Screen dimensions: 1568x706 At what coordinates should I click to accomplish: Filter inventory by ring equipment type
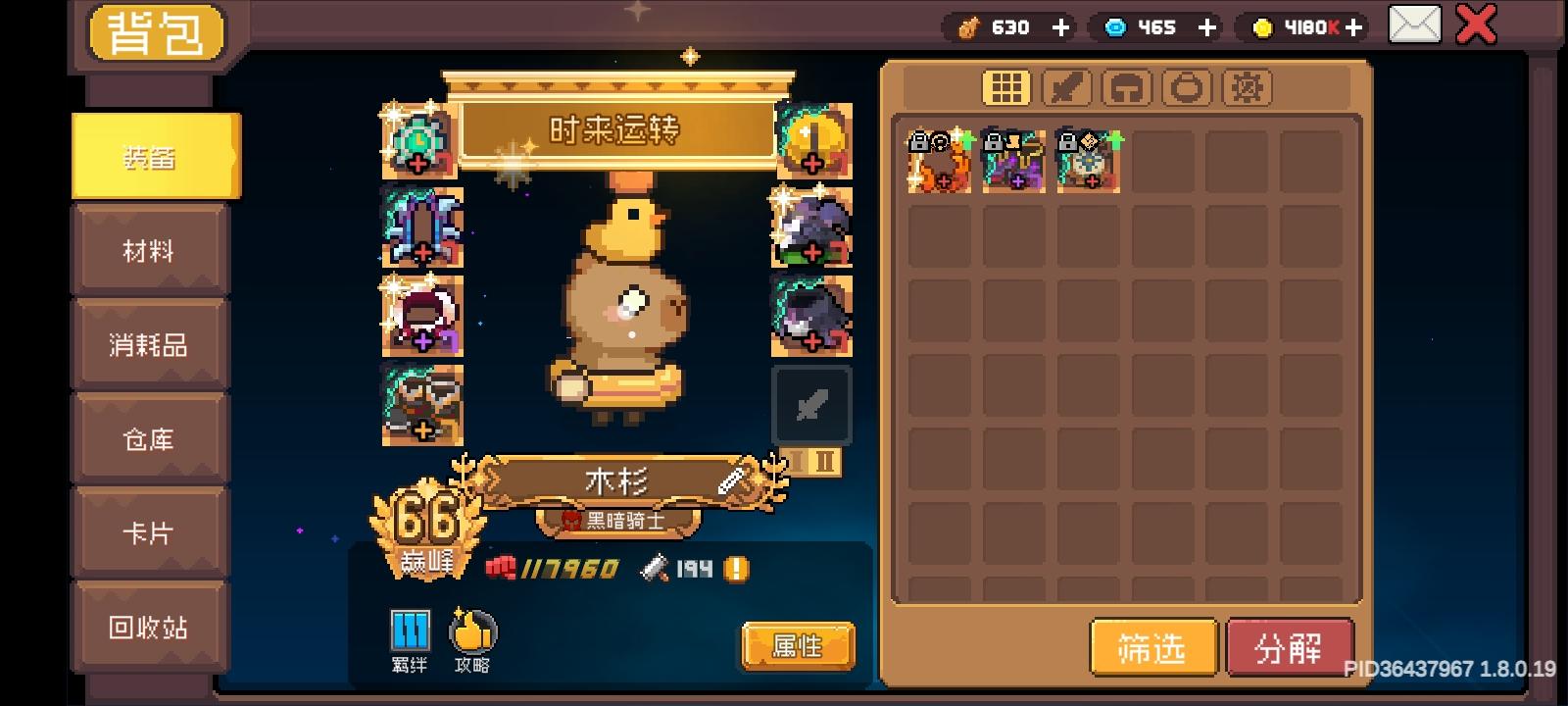point(1187,87)
